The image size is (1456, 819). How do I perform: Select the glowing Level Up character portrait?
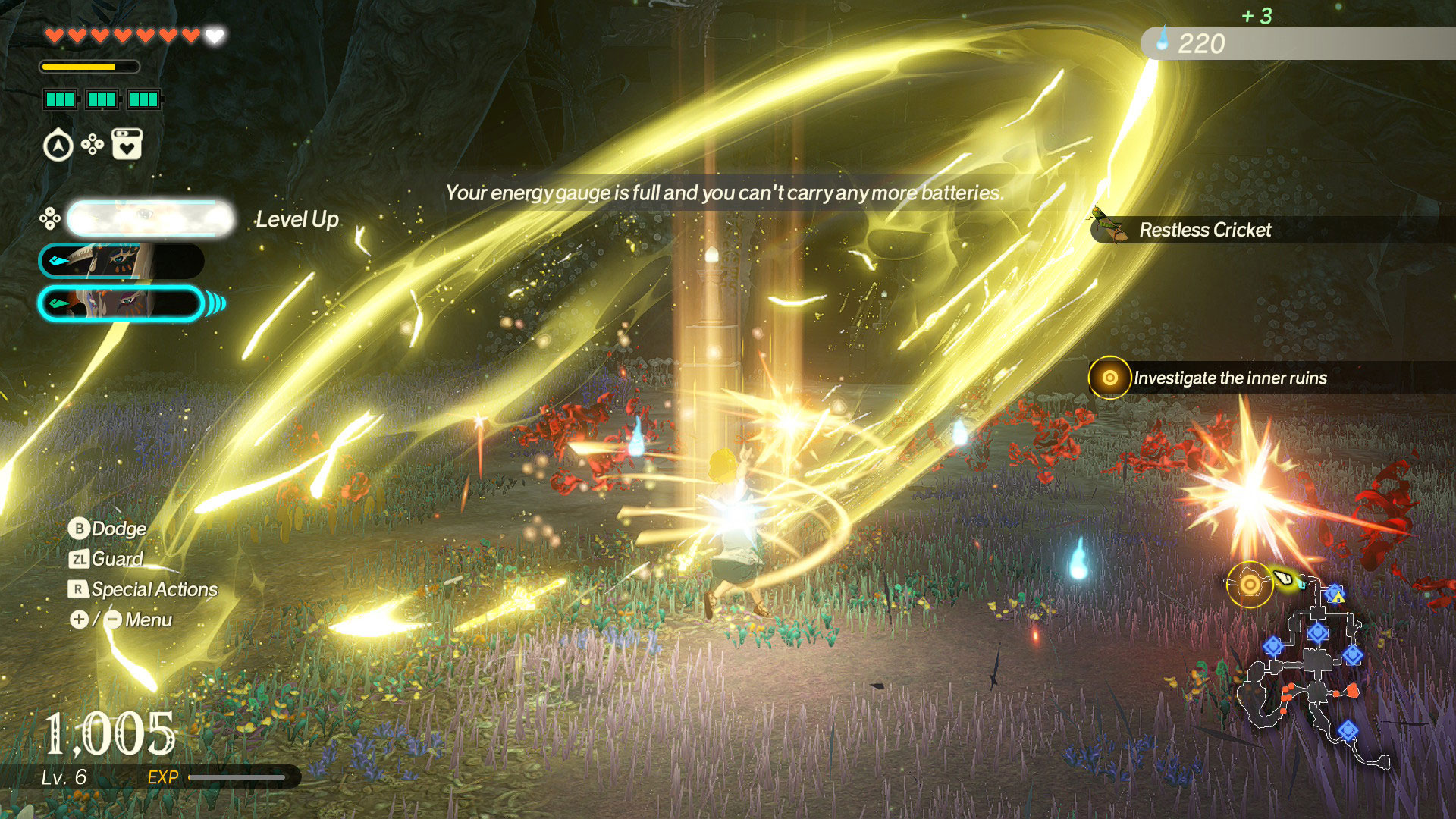pyautogui.click(x=150, y=219)
